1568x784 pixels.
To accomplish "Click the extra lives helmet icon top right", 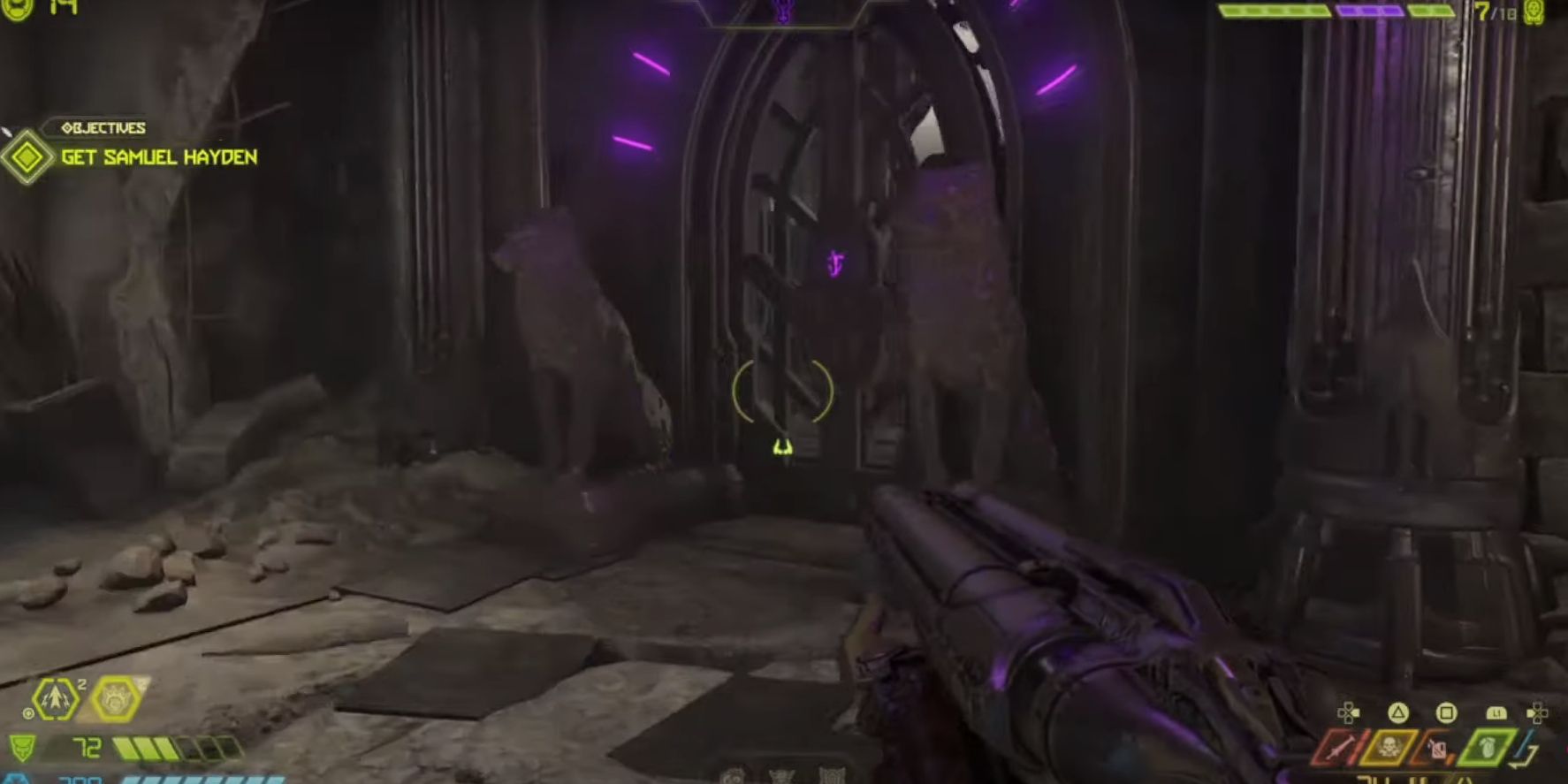I will tap(1536, 12).
